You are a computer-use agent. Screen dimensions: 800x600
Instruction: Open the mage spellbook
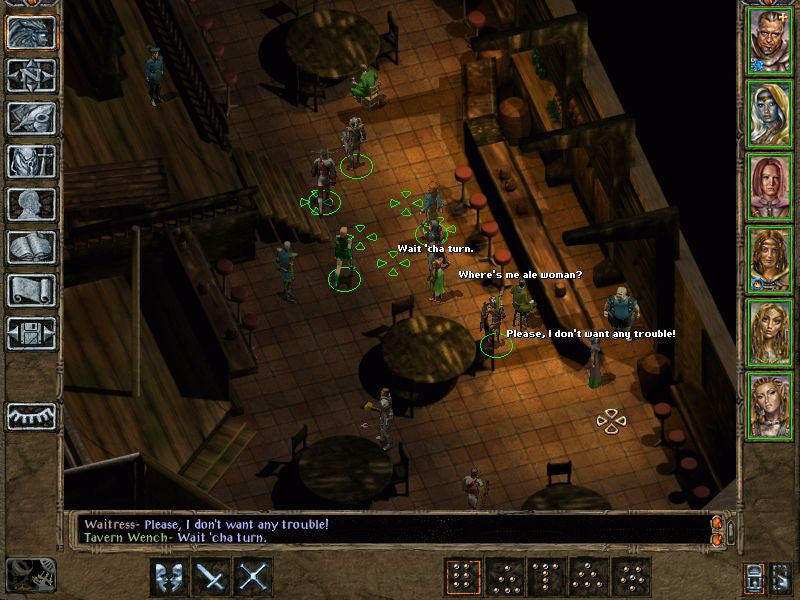[31, 247]
